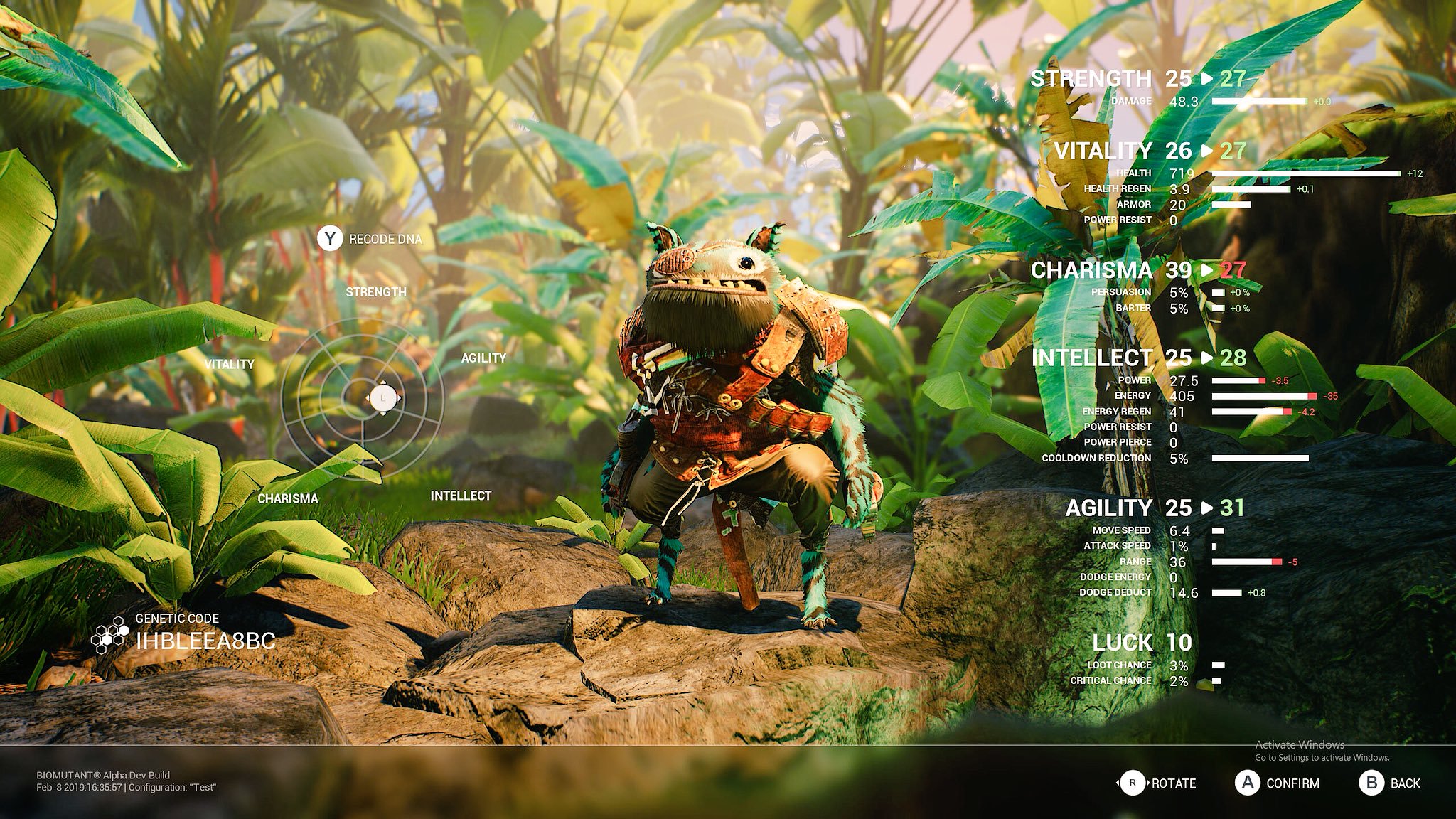Click the white knob in the wheel center

click(383, 398)
